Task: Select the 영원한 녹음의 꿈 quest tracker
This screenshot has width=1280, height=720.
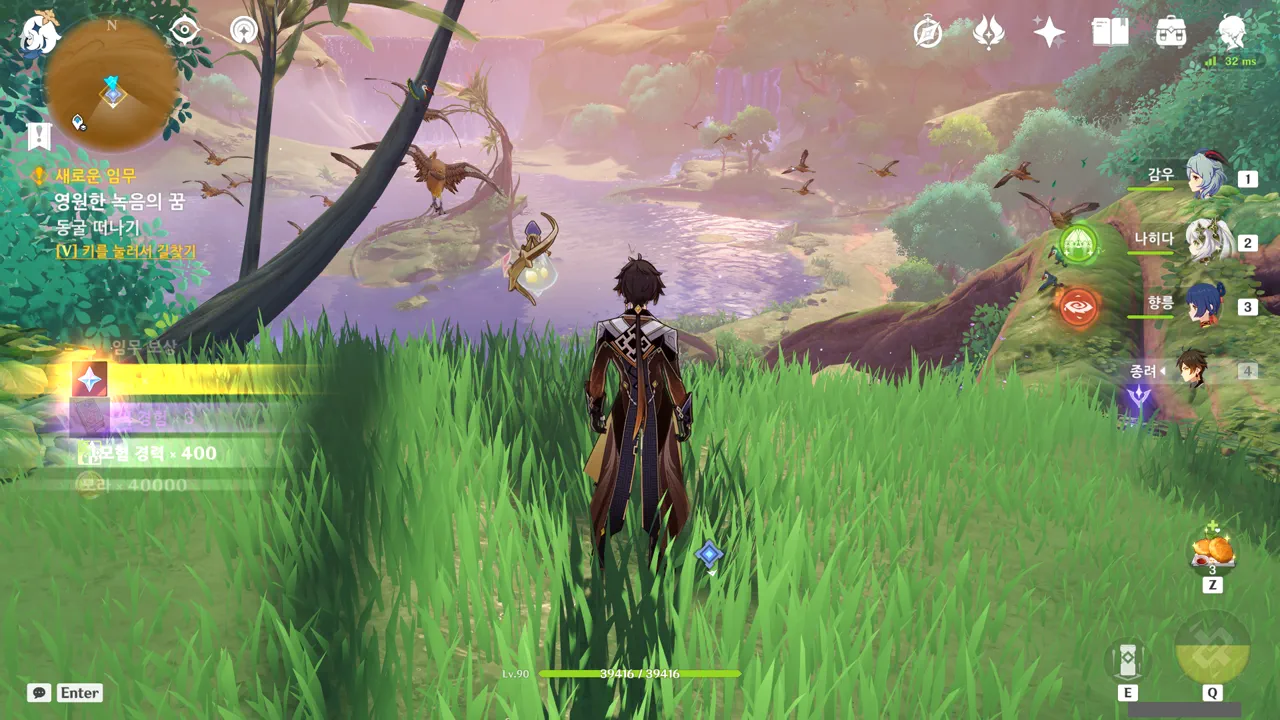Action: point(118,201)
